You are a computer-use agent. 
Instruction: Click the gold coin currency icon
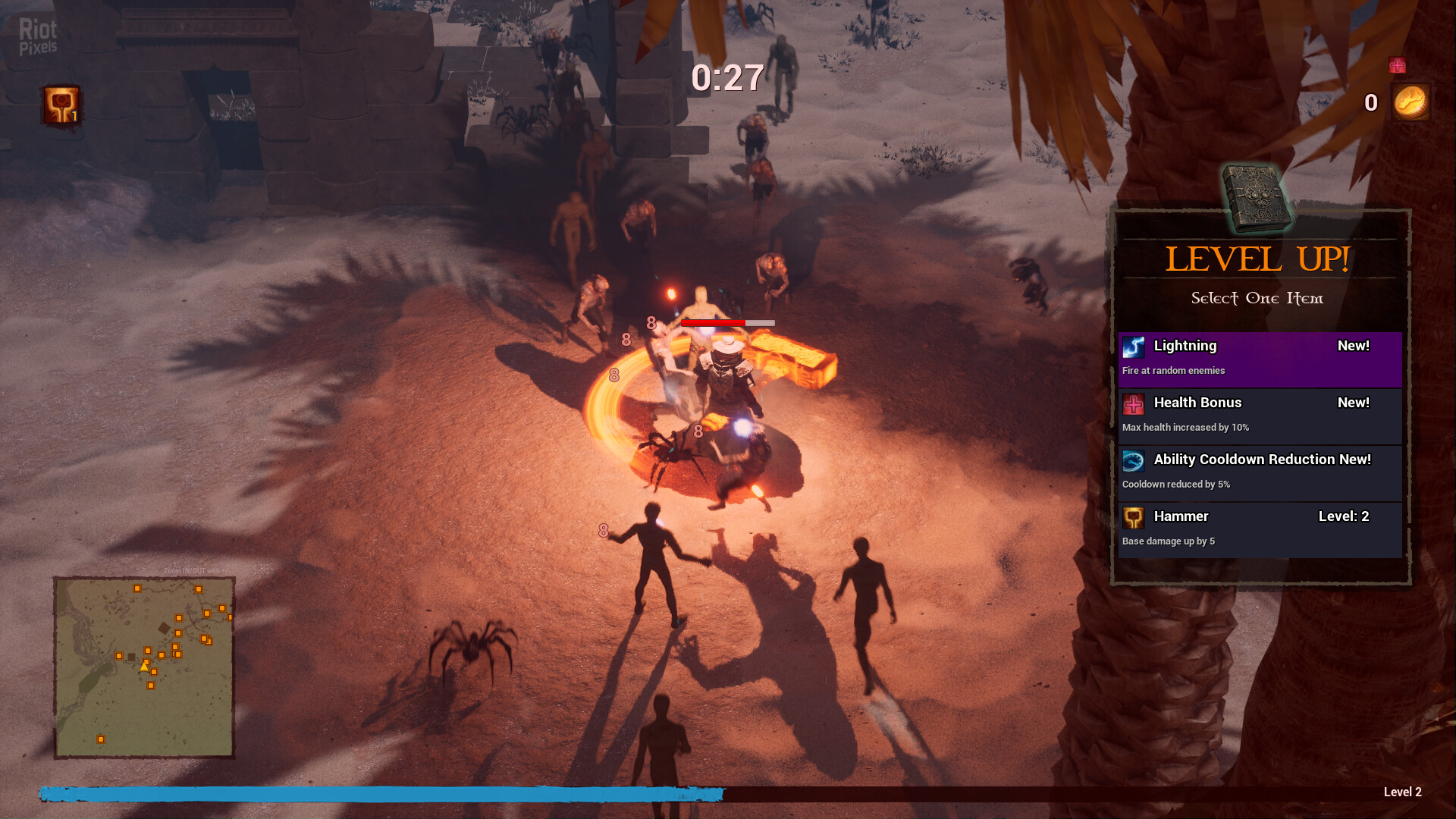coord(1410,102)
